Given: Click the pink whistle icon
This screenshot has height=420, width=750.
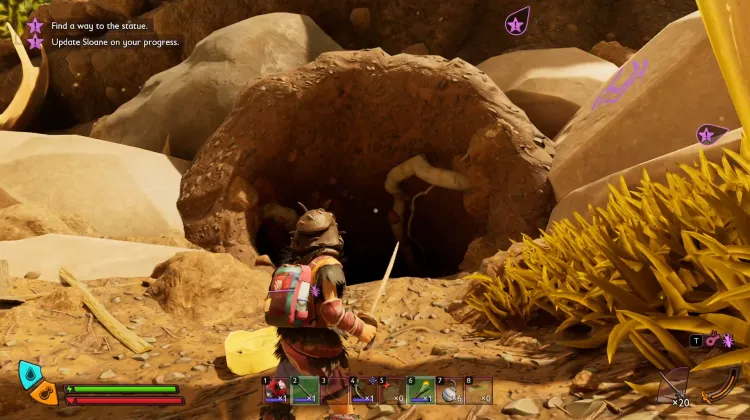Looking at the screenshot, I should click(x=712, y=340).
